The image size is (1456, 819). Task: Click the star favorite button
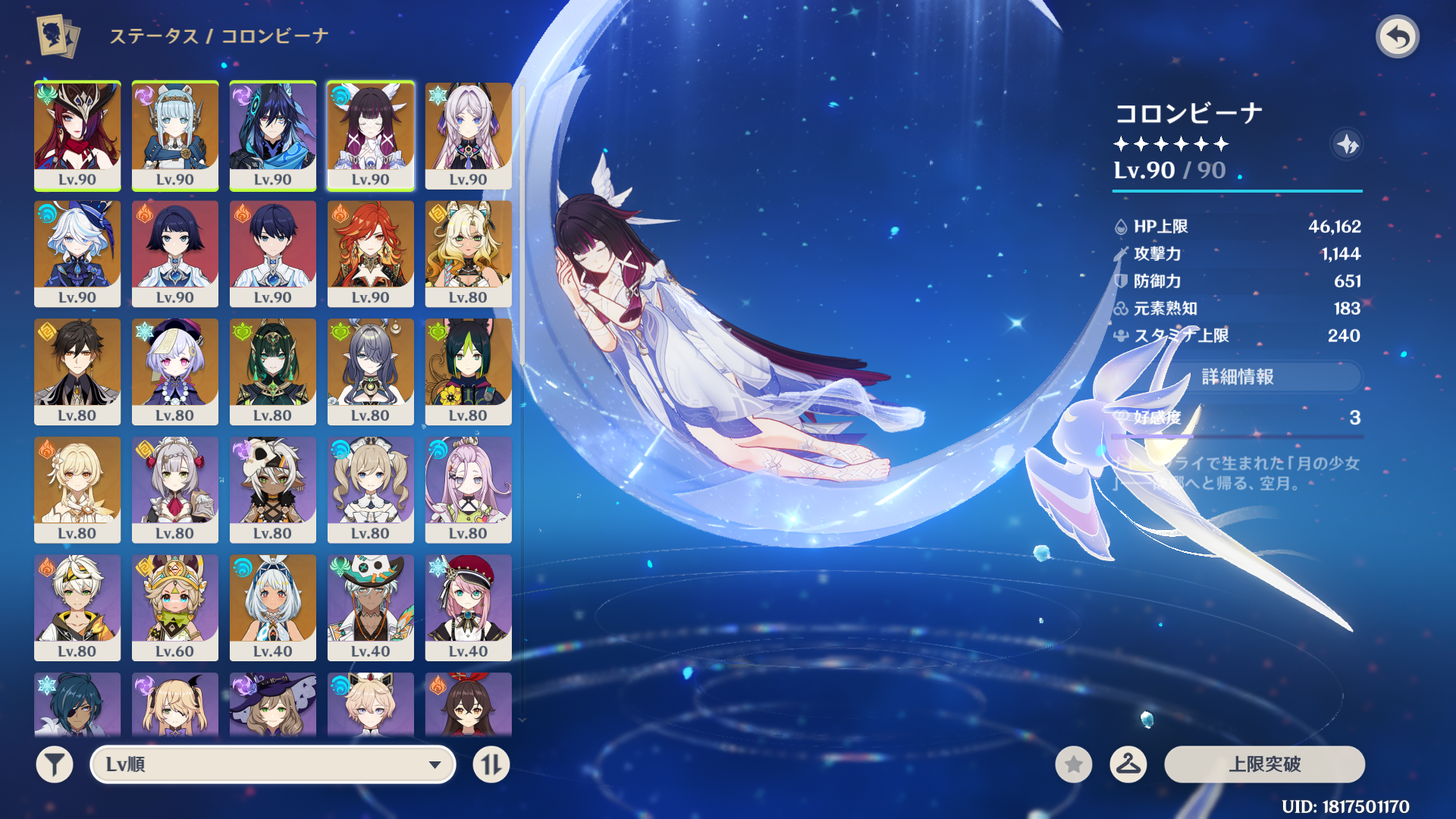[x=1073, y=764]
